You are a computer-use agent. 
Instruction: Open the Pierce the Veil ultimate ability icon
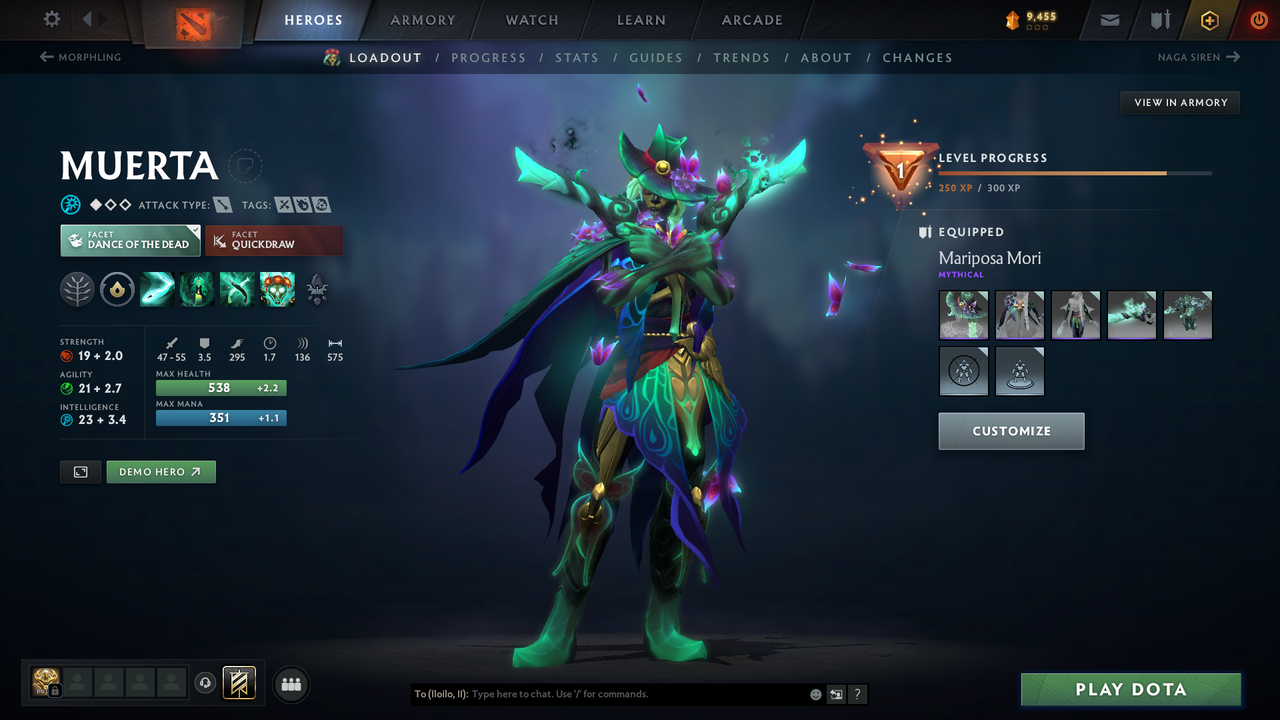pos(277,289)
